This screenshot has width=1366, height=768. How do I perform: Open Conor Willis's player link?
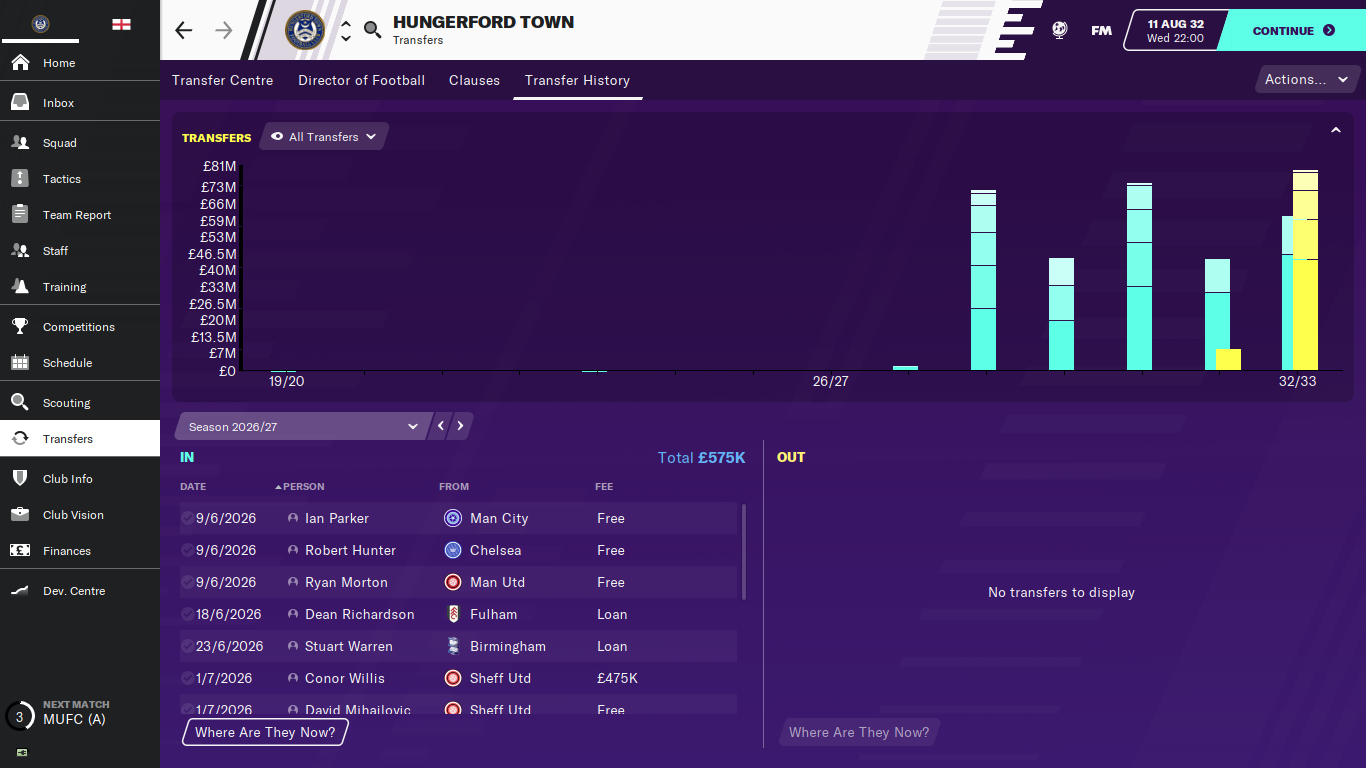coord(344,678)
